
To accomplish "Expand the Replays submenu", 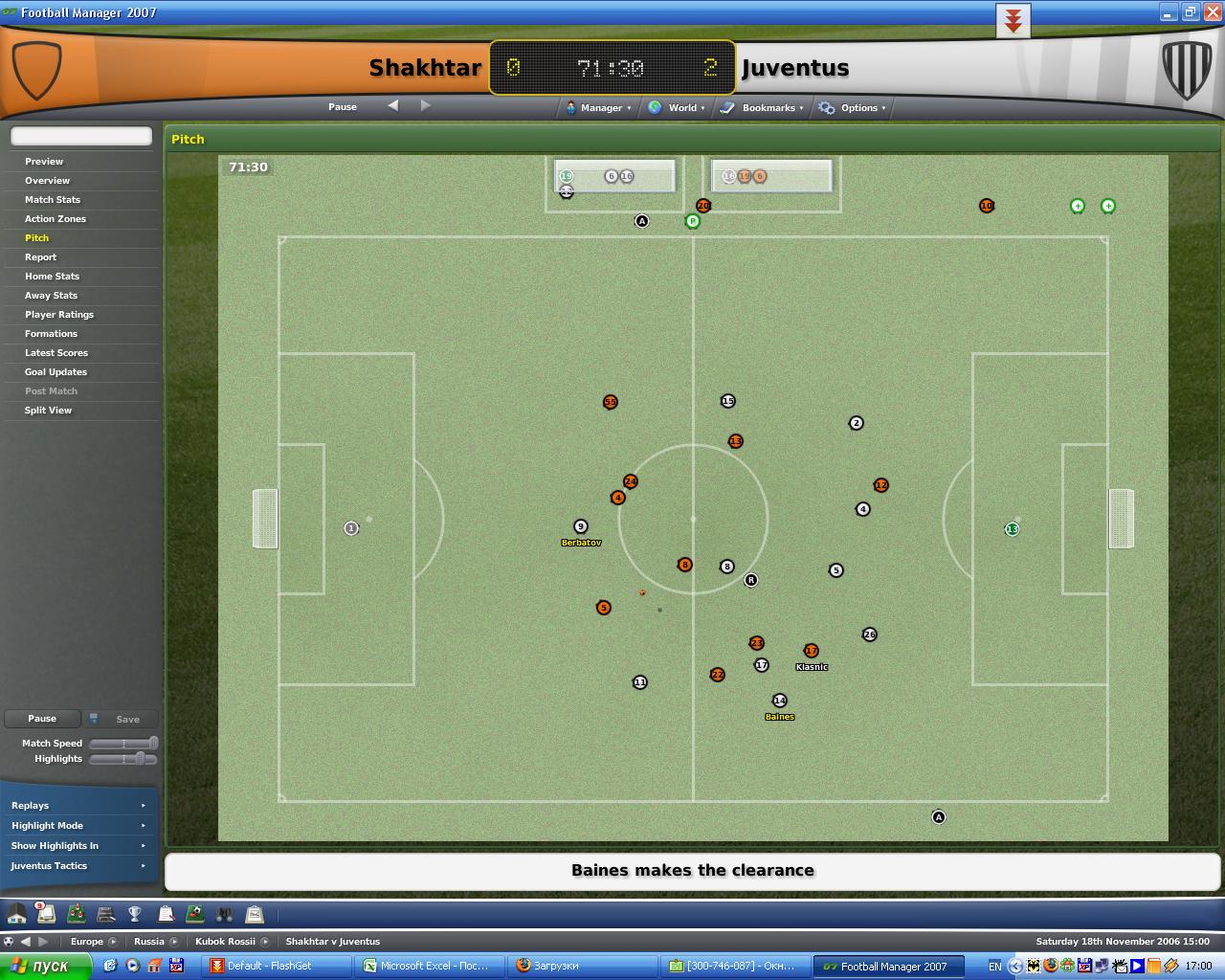I will [x=78, y=806].
